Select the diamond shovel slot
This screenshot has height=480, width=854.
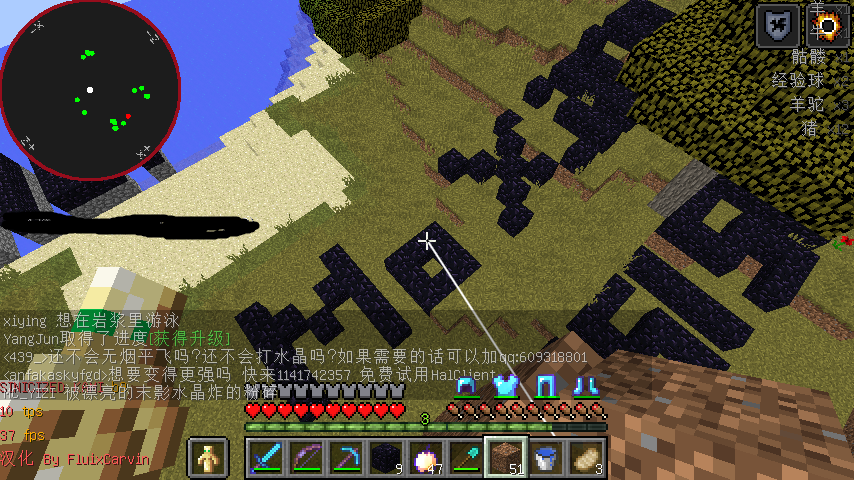(467, 458)
